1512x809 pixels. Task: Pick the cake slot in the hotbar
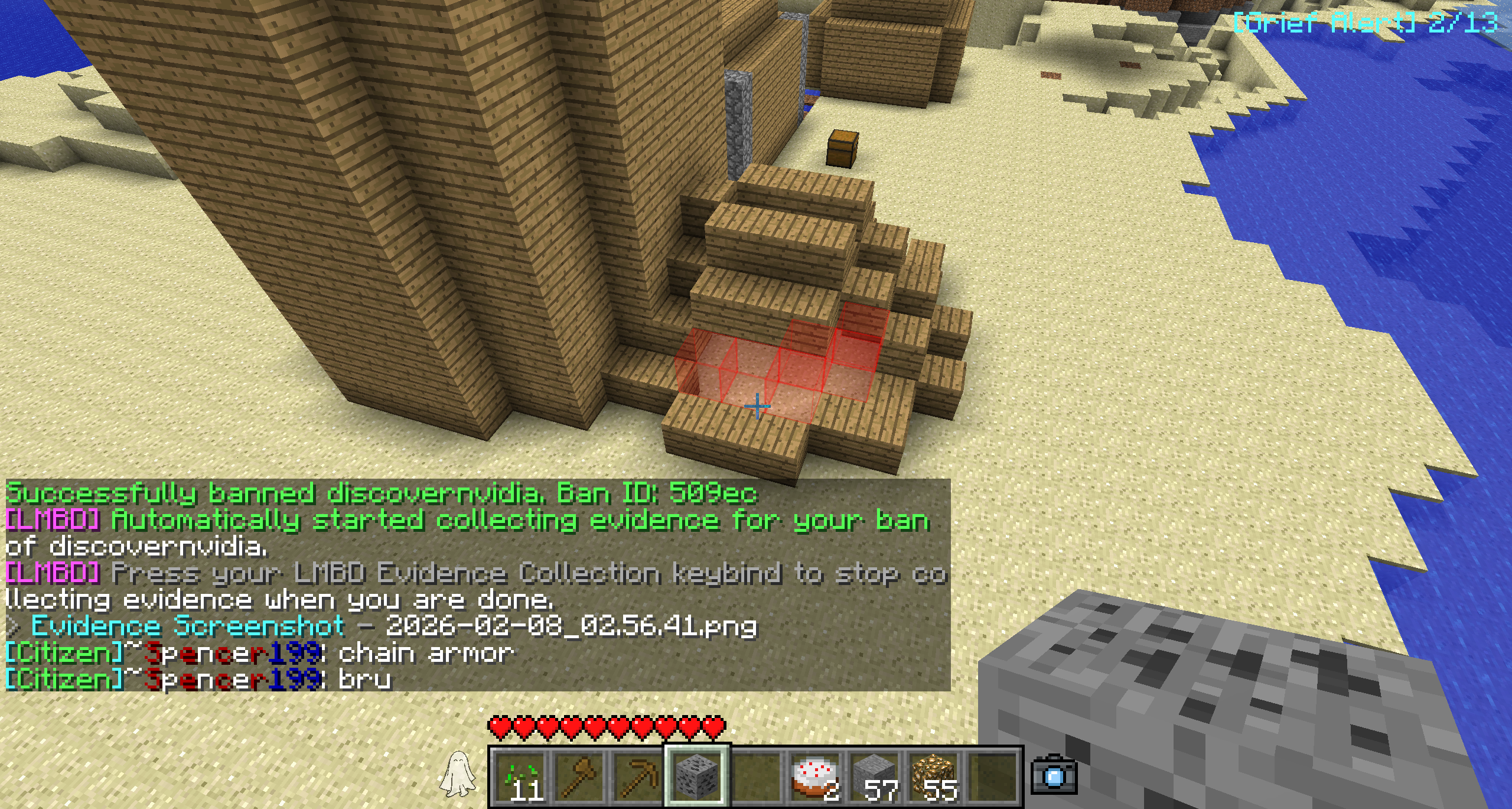pos(815,776)
